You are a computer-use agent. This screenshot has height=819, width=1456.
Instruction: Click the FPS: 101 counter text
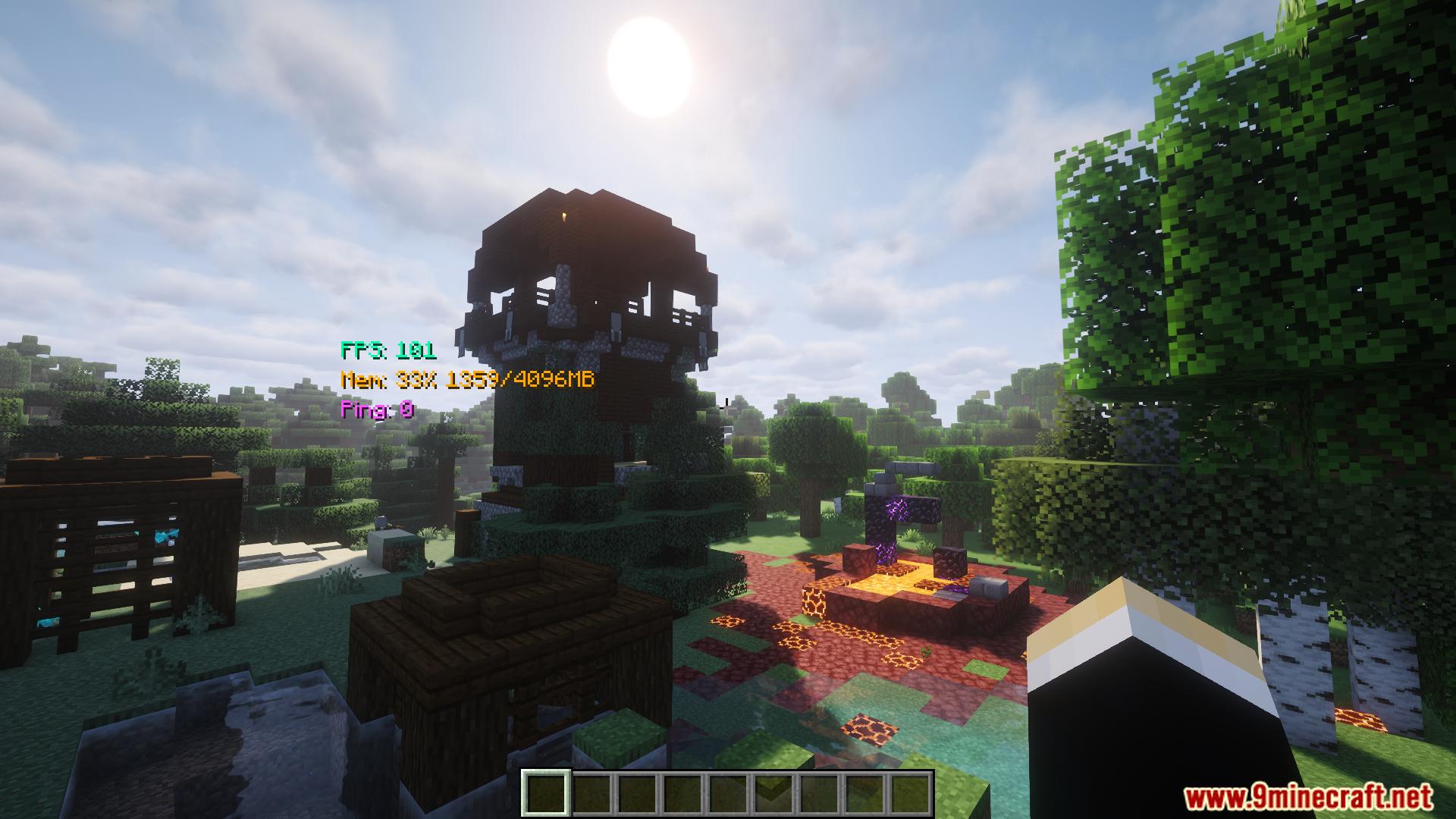388,350
